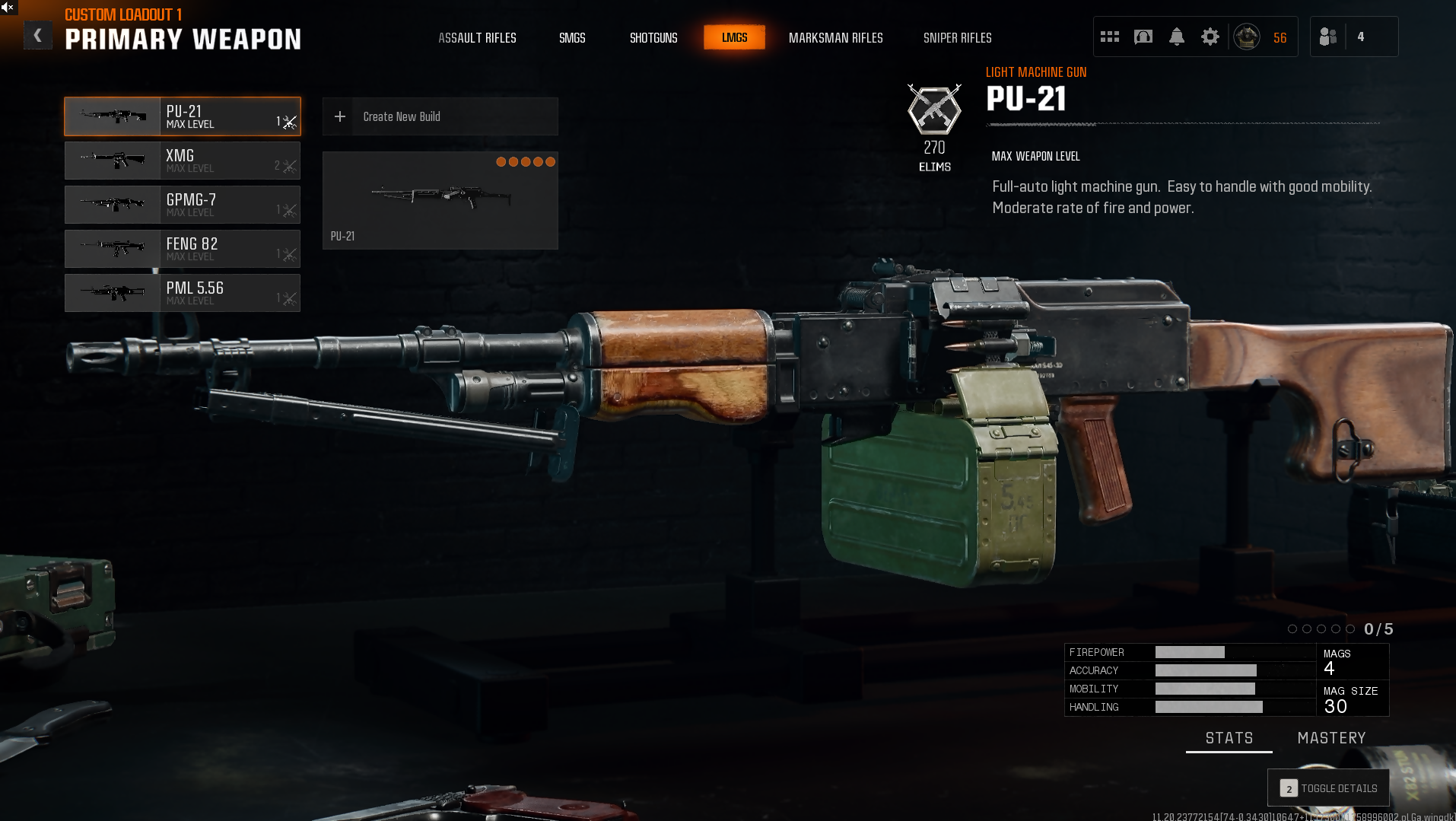Open the PU-21 build thumbnail
This screenshot has width=1456, height=821.
click(440, 200)
